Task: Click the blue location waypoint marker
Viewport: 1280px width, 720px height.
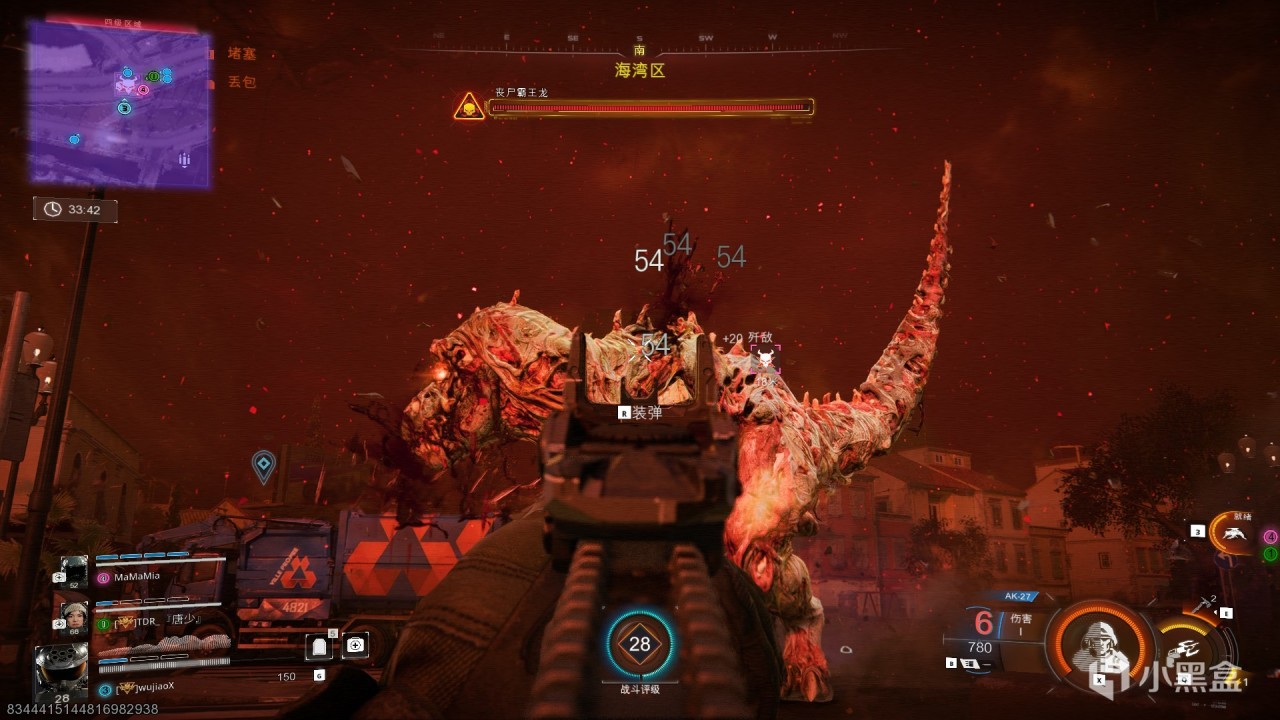Action: click(263, 465)
